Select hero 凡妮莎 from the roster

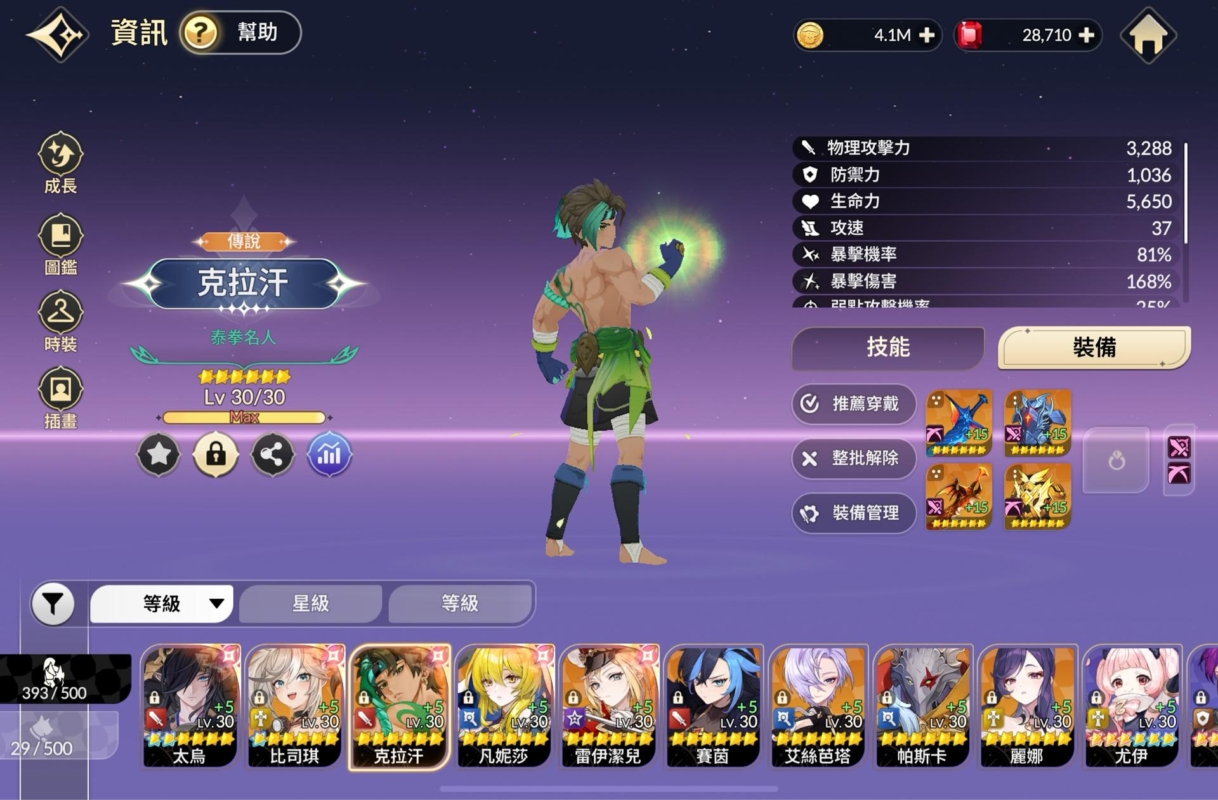(504, 706)
